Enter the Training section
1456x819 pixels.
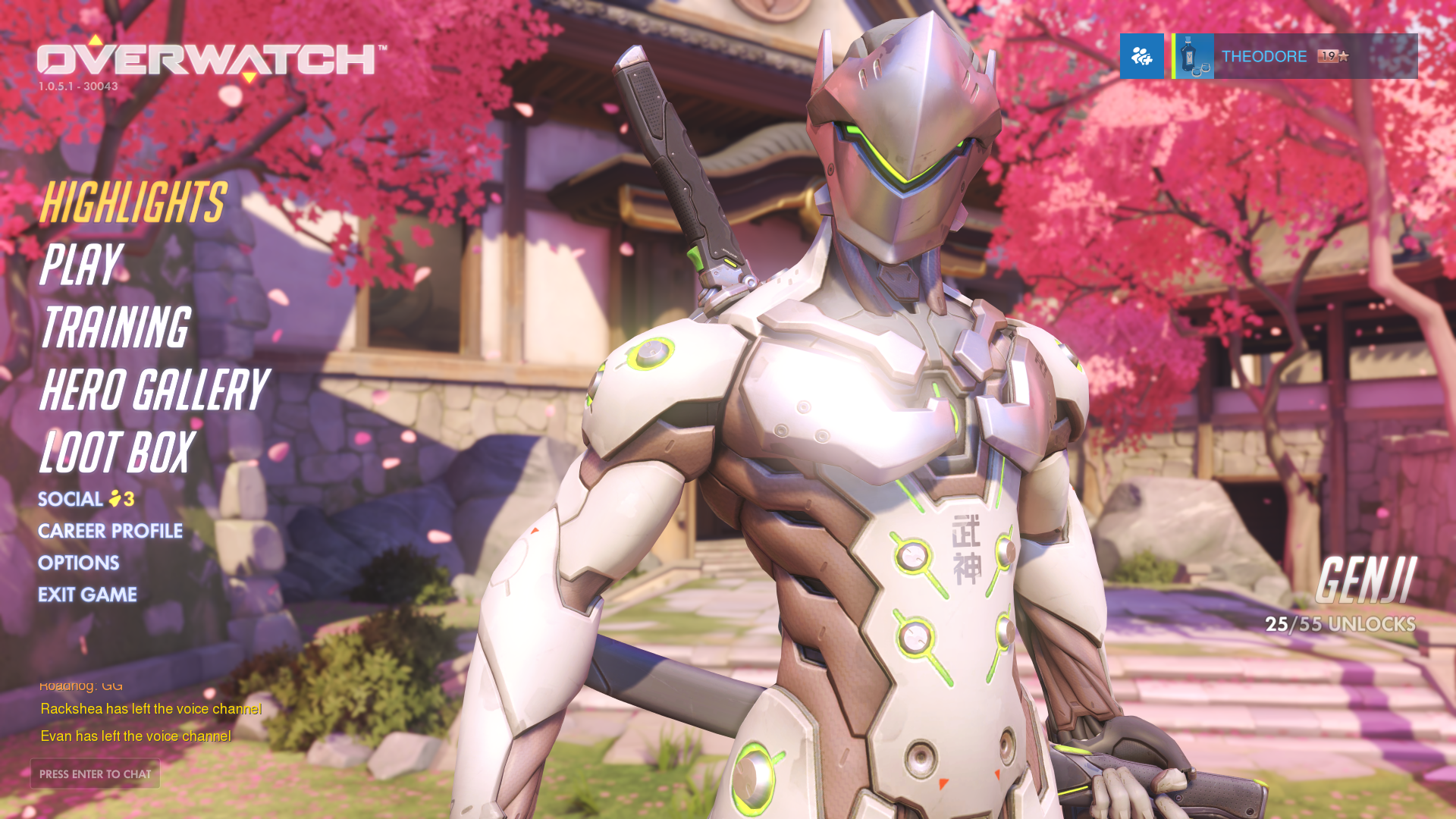click(115, 328)
